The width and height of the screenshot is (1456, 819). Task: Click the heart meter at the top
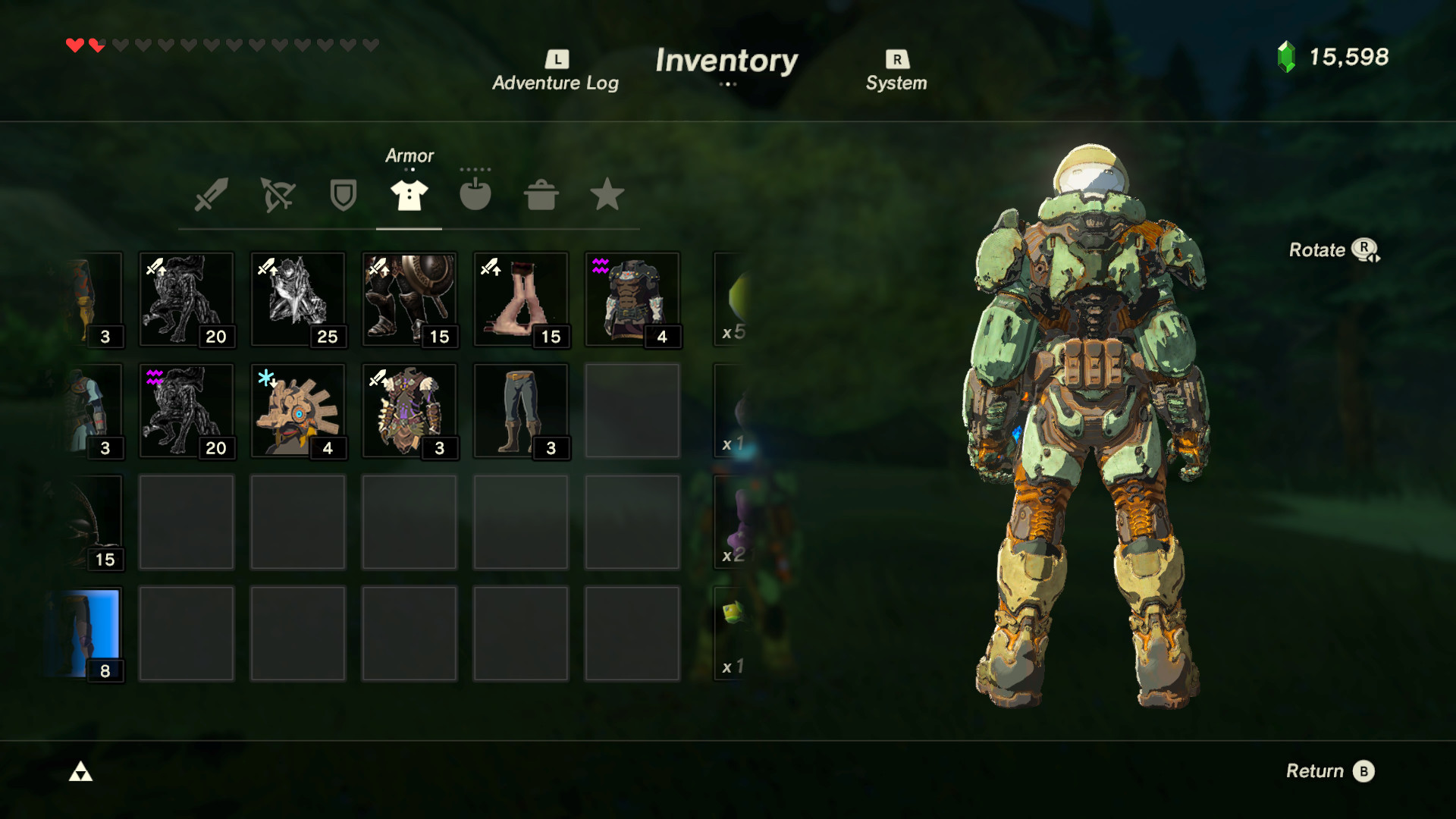220,44
